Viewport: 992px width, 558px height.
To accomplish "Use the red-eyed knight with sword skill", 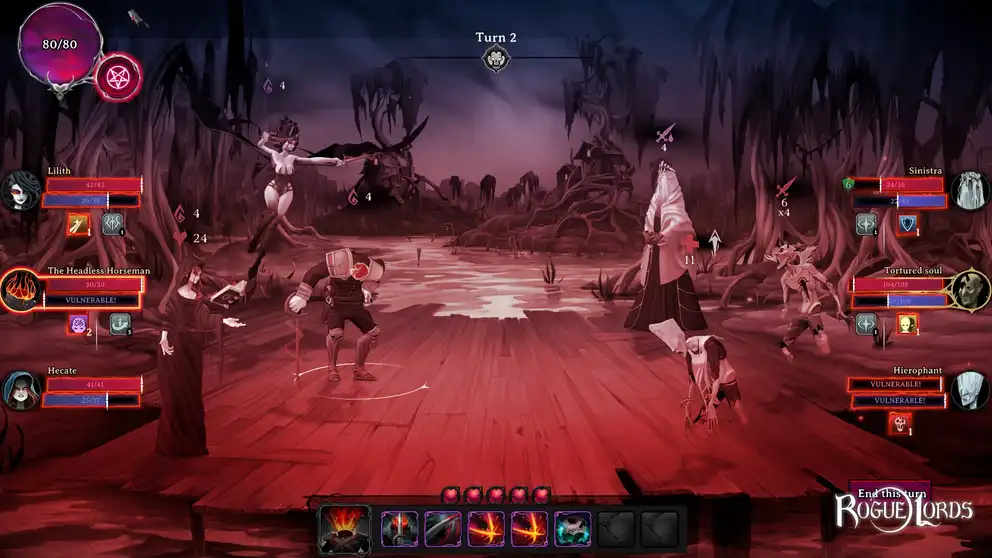I will 399,528.
